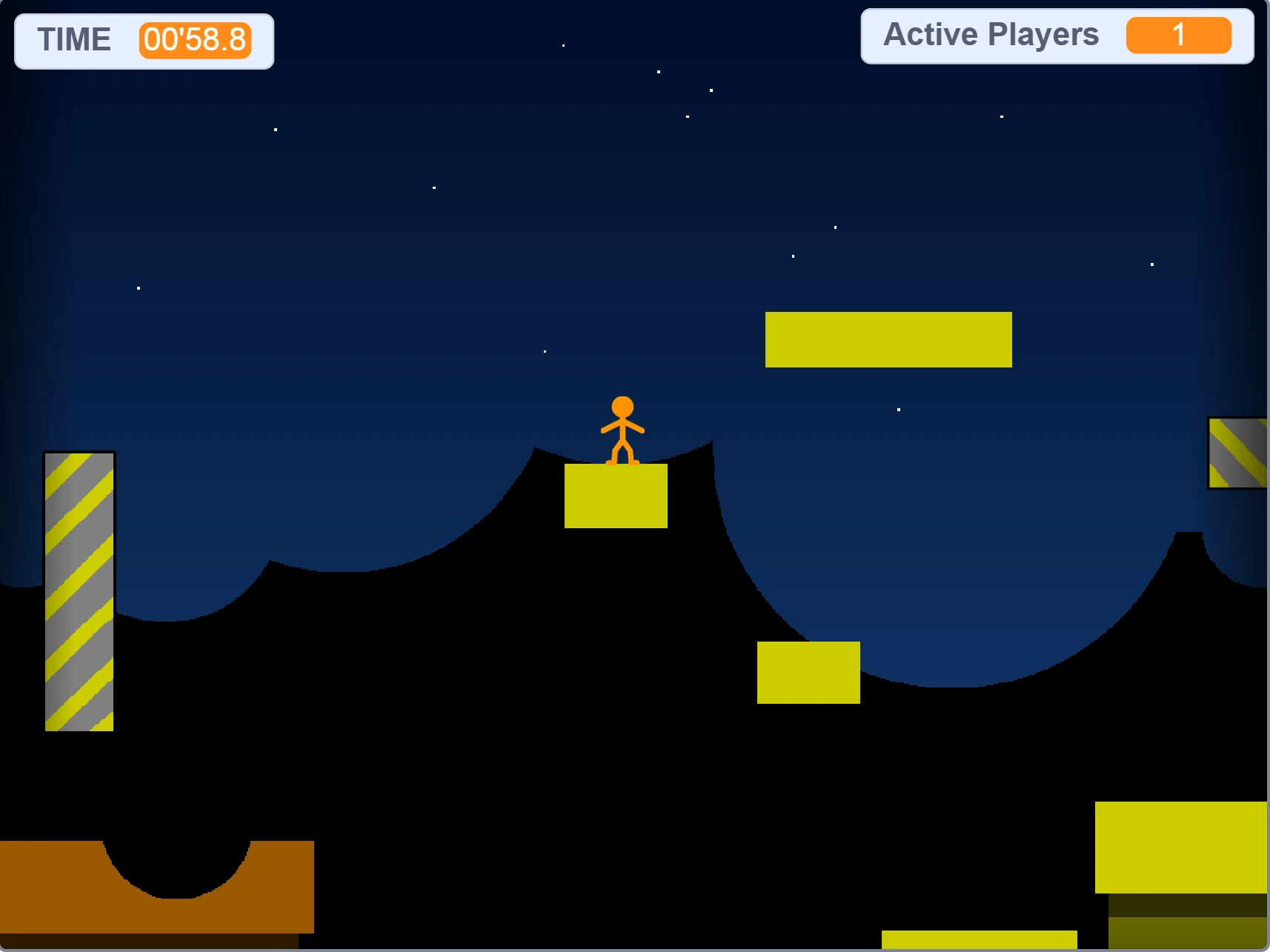Click the orange stick figure player

(622, 430)
